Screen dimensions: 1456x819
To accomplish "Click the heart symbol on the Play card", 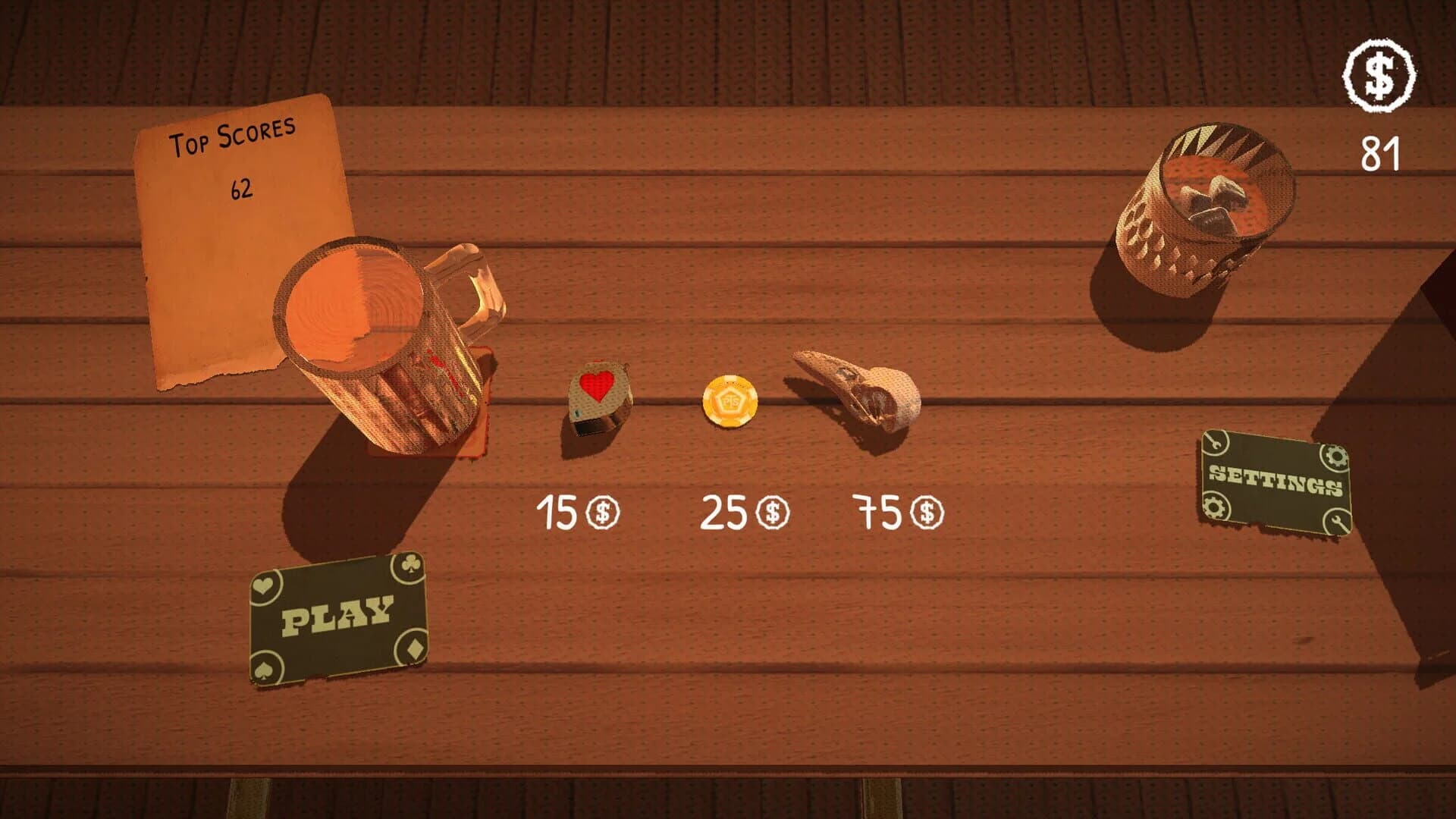I will (x=263, y=585).
